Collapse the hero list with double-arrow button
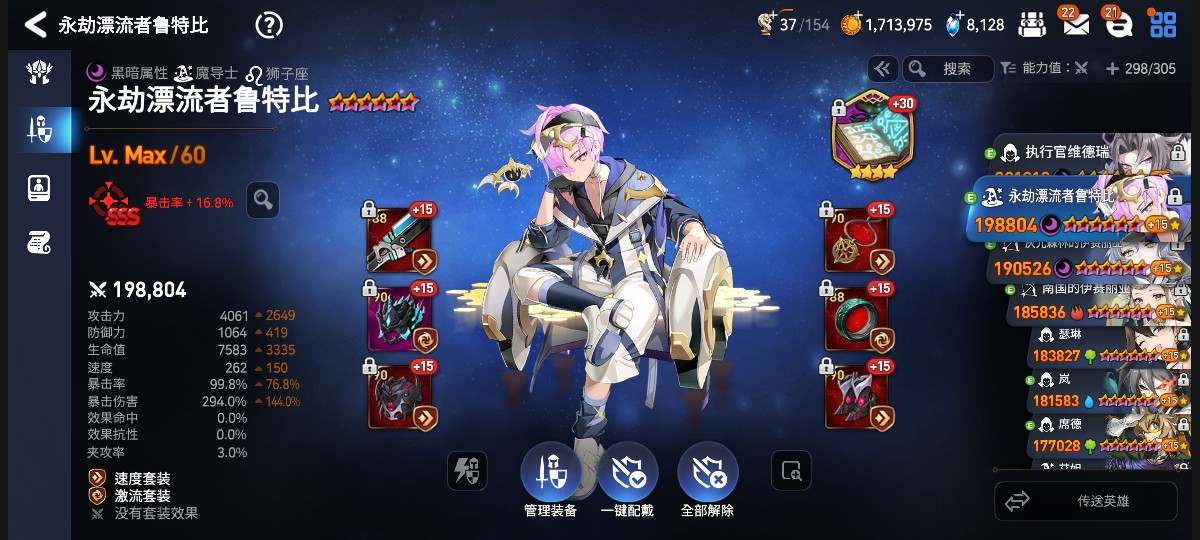The height and width of the screenshot is (540, 1200). pos(882,69)
